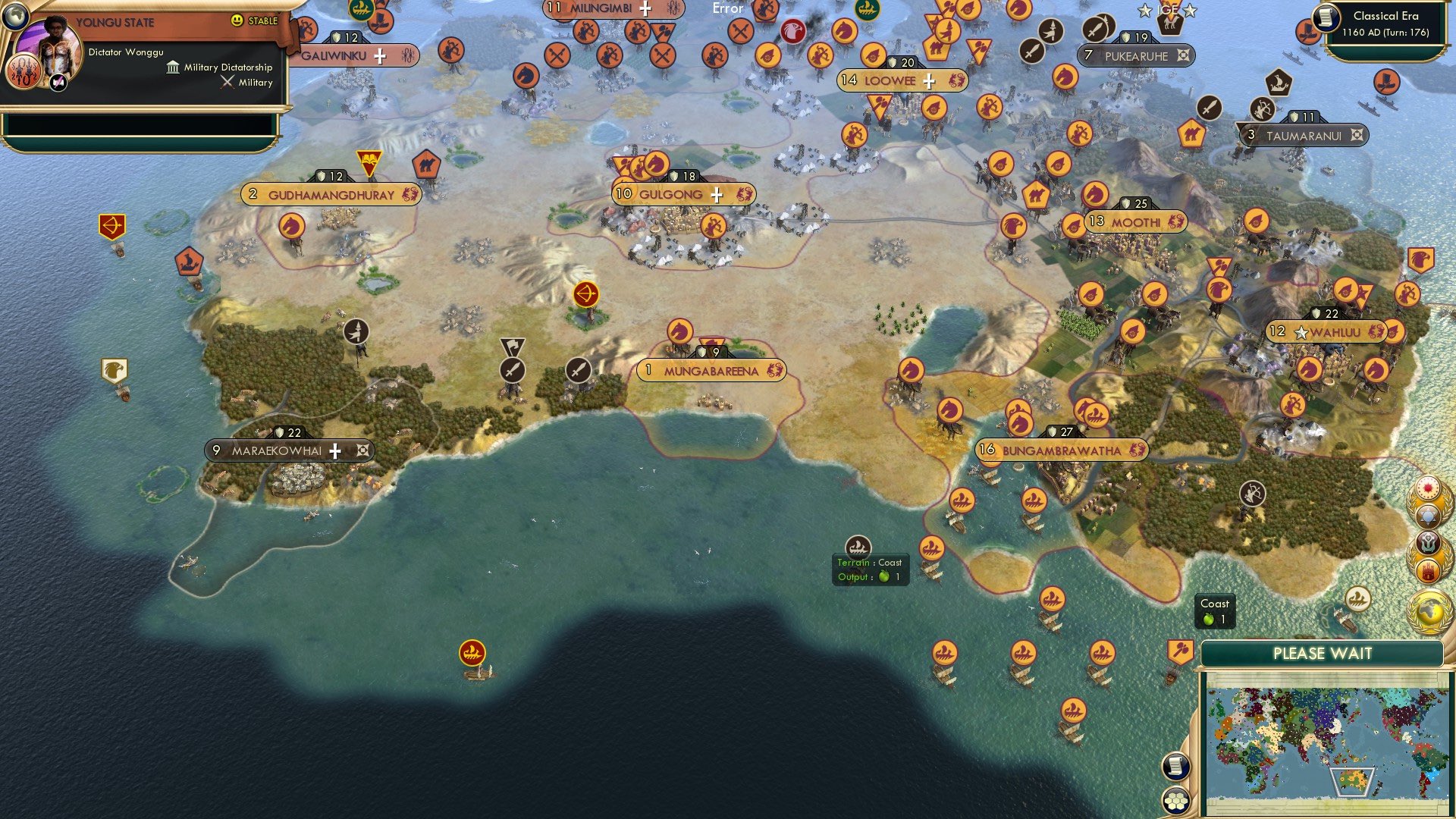Click the Pukearuhe city banner
The width and height of the screenshot is (1456, 819).
[x=1136, y=56]
